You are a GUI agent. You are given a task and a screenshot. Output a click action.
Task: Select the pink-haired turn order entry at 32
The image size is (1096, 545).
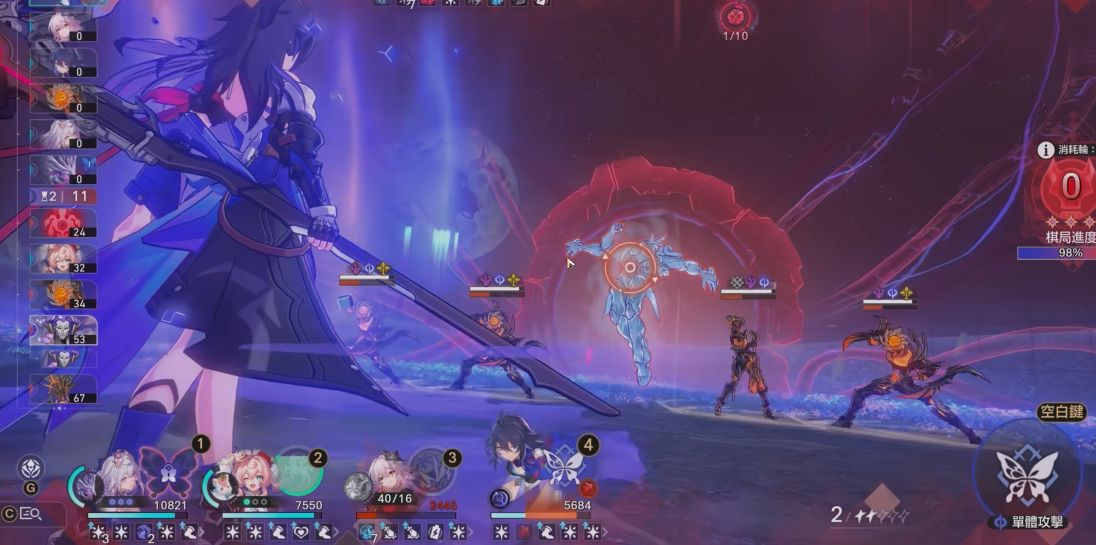pyautogui.click(x=64, y=259)
